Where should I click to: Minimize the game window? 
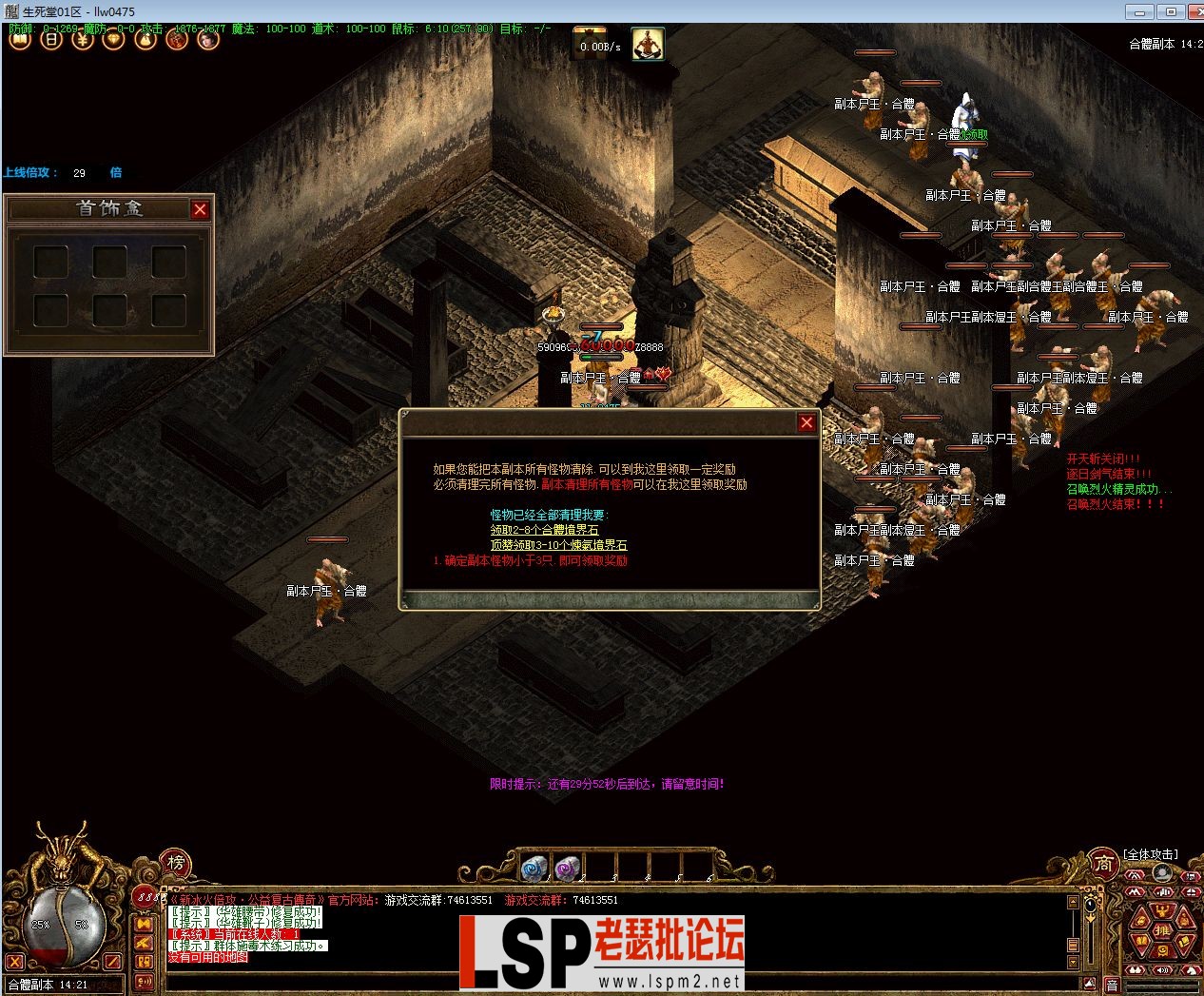click(x=1139, y=11)
